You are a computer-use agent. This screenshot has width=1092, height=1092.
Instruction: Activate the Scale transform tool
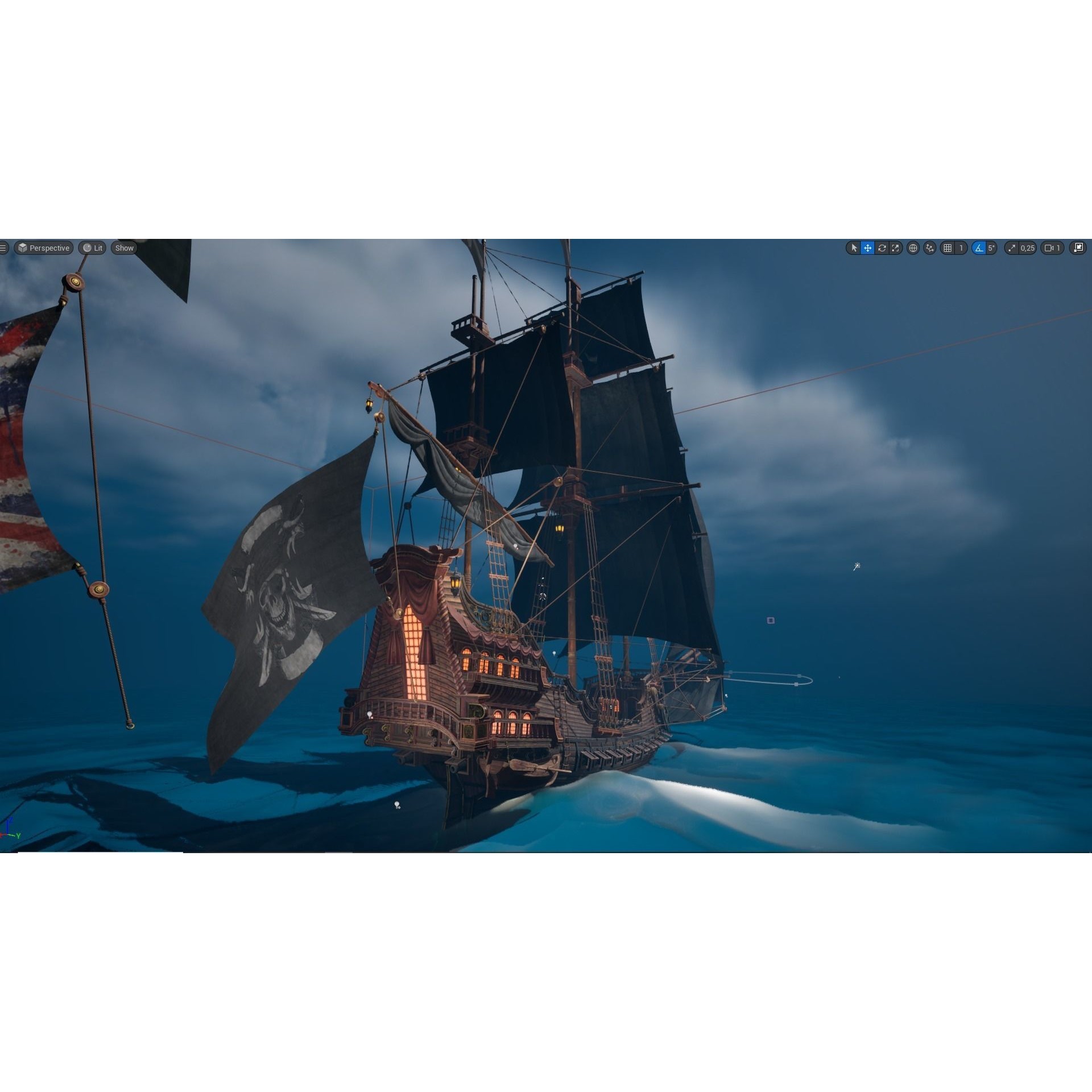(896, 248)
